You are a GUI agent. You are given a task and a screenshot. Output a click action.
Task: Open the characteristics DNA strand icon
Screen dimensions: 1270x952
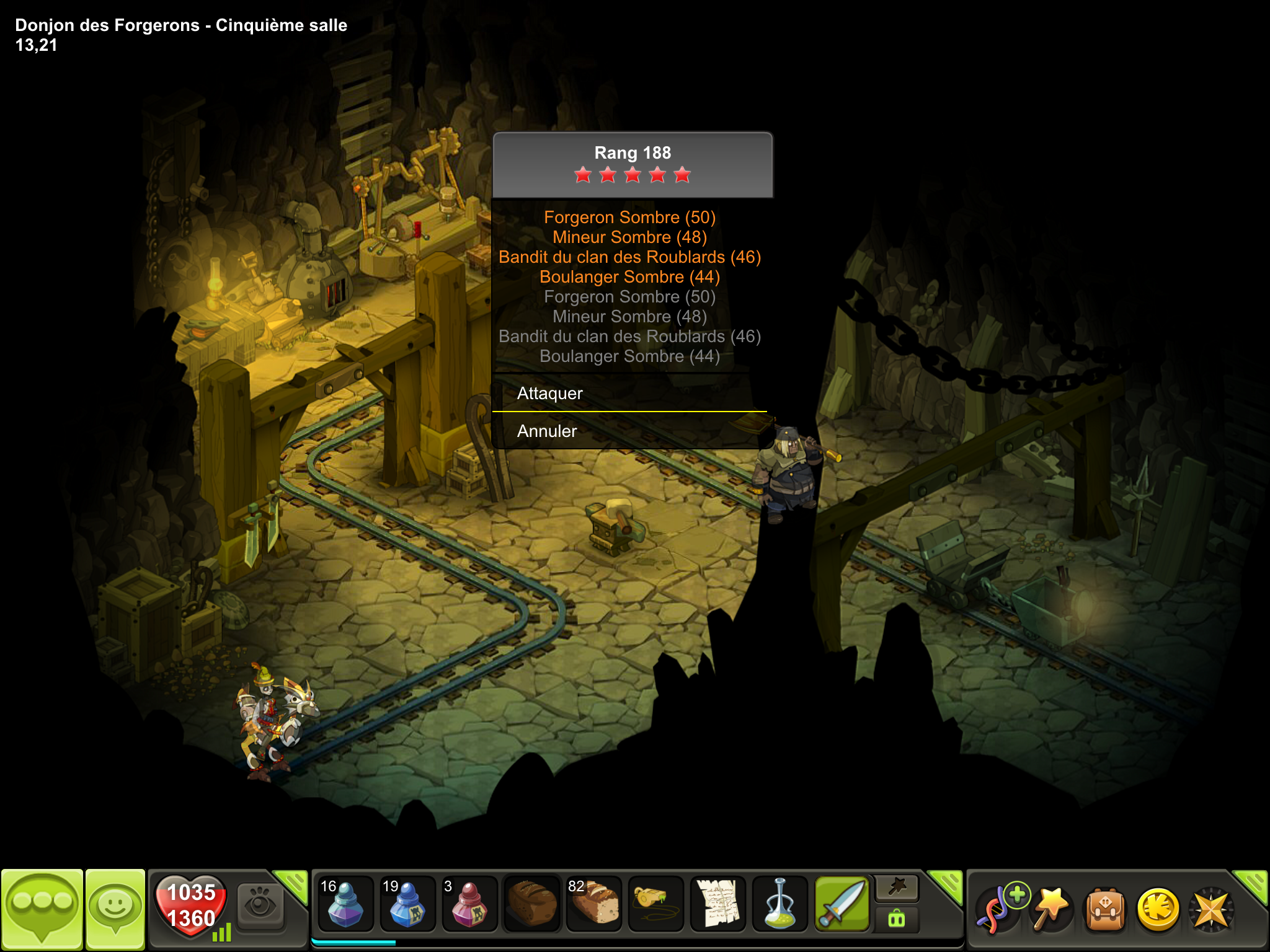(x=1000, y=908)
